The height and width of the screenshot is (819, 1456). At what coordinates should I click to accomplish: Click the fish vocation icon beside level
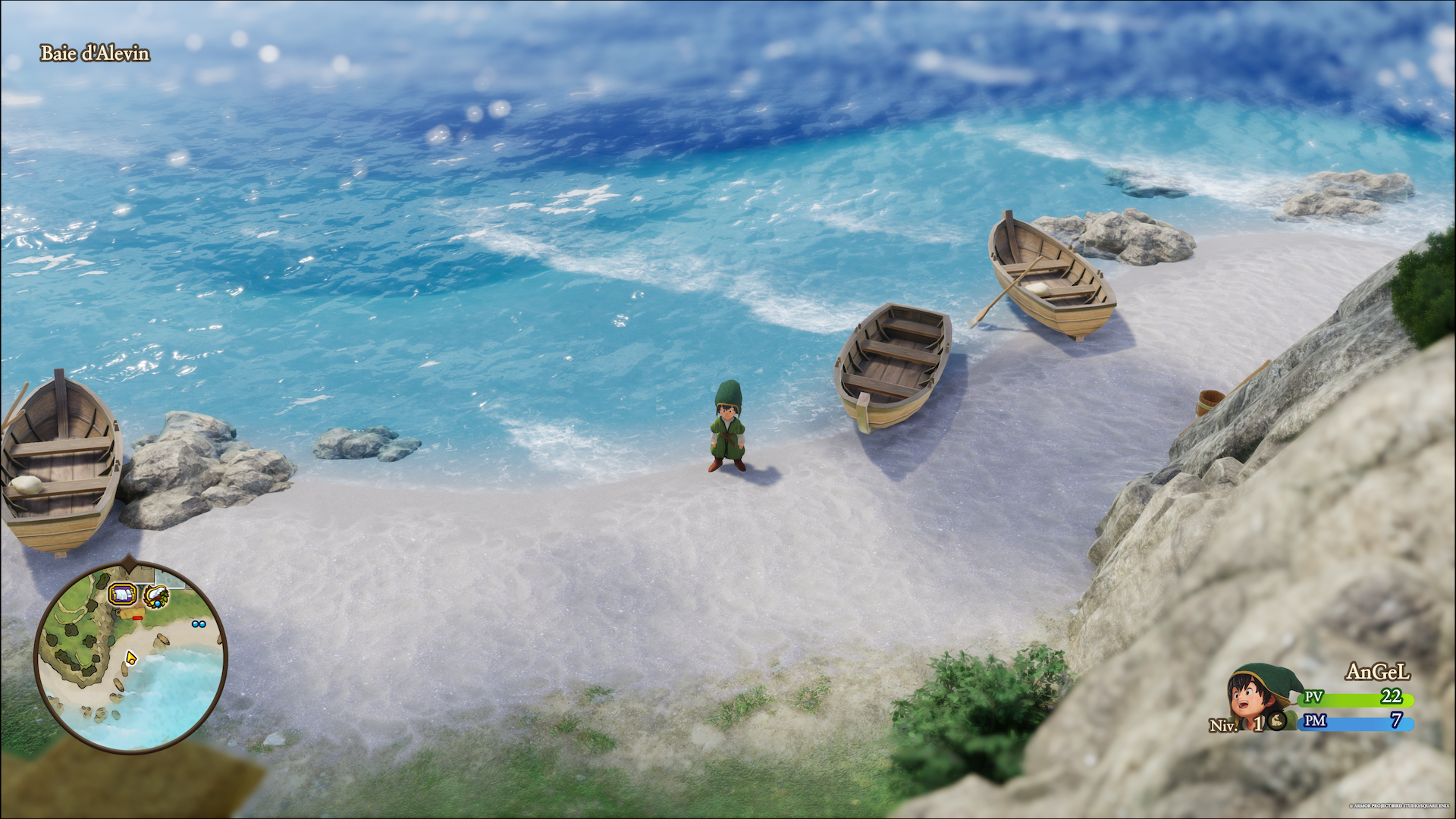pos(1277,720)
